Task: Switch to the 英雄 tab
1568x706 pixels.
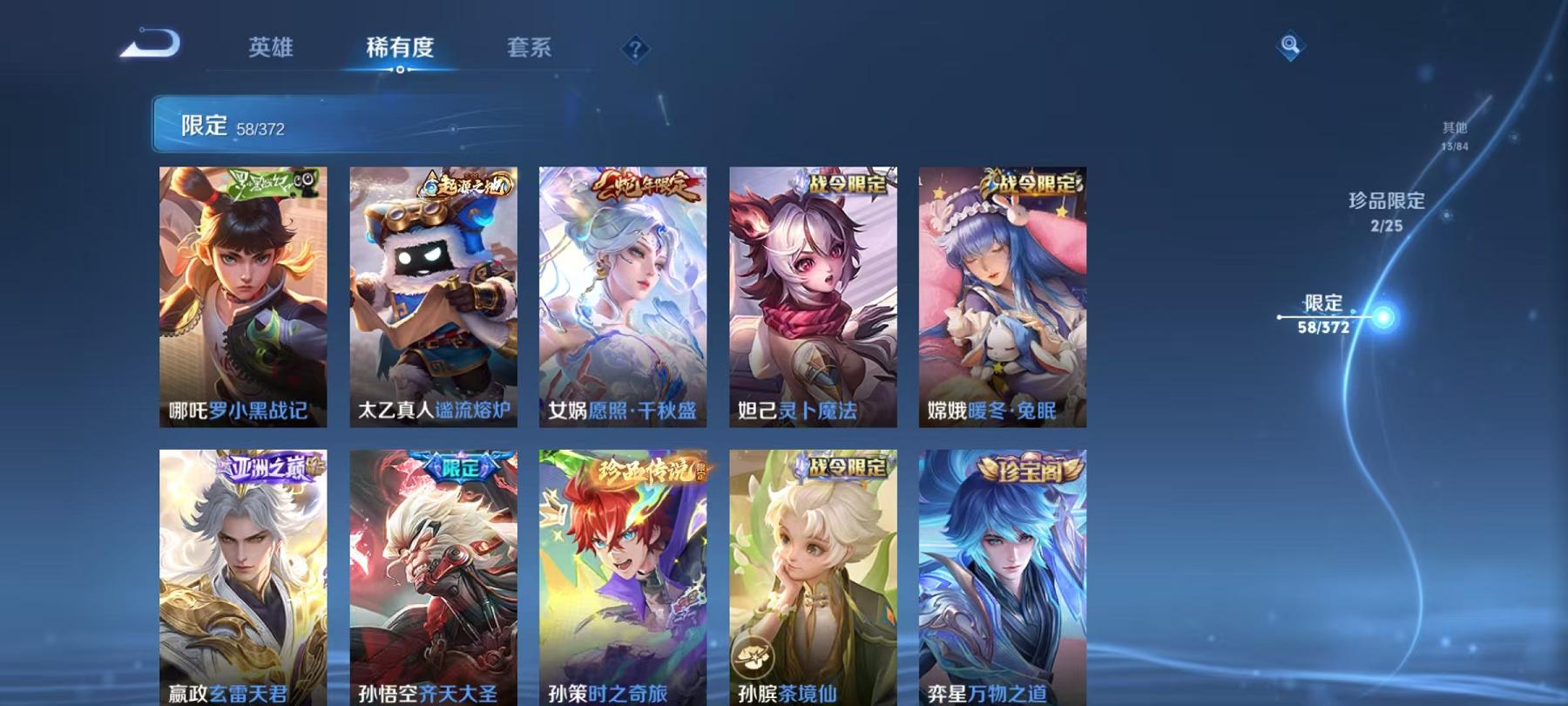Action: point(272,50)
